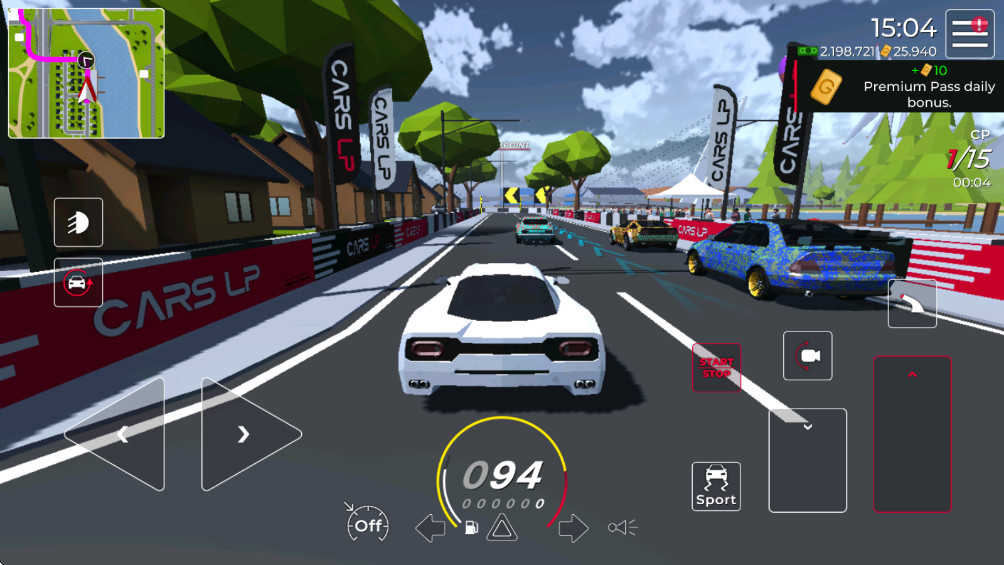Tap the car reset icon
1004x565 pixels.
[x=78, y=282]
